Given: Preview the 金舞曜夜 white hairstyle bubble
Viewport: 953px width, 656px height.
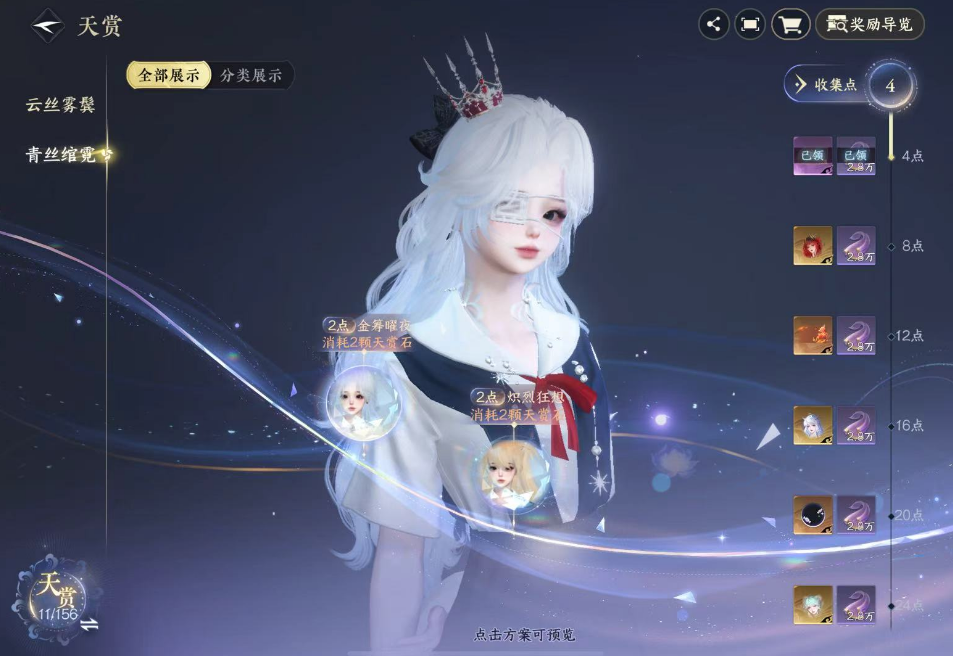Looking at the screenshot, I should (362, 402).
